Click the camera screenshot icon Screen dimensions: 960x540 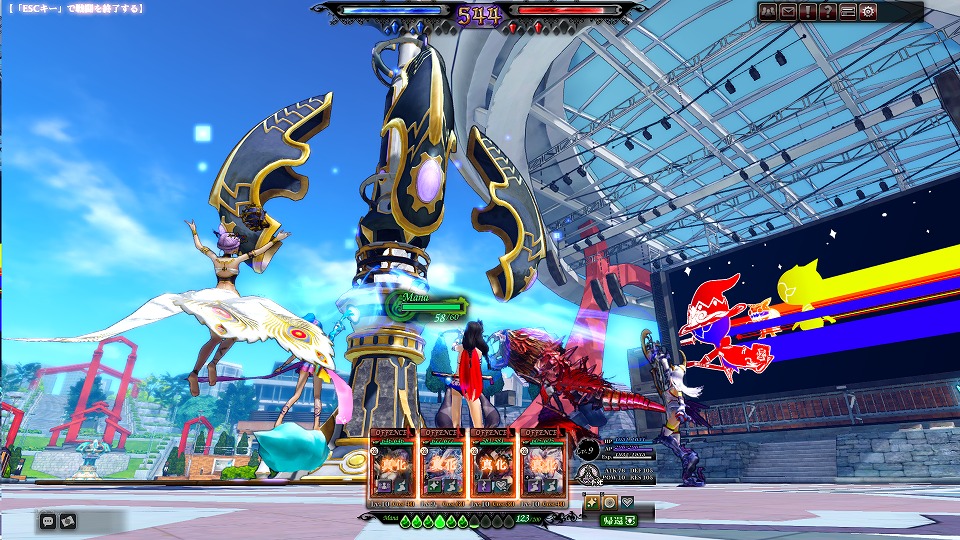tap(68, 520)
